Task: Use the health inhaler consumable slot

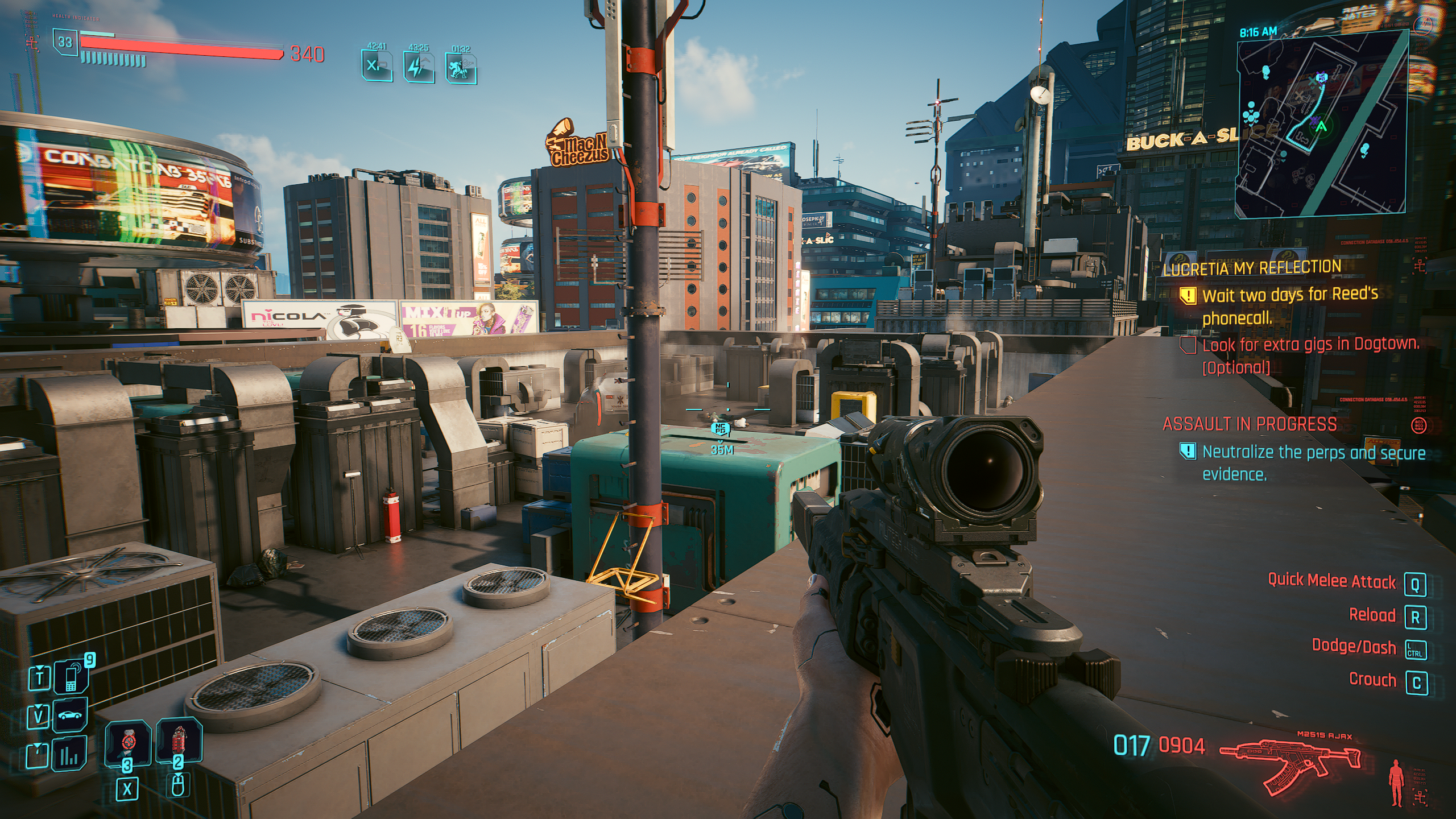Action: tap(128, 743)
